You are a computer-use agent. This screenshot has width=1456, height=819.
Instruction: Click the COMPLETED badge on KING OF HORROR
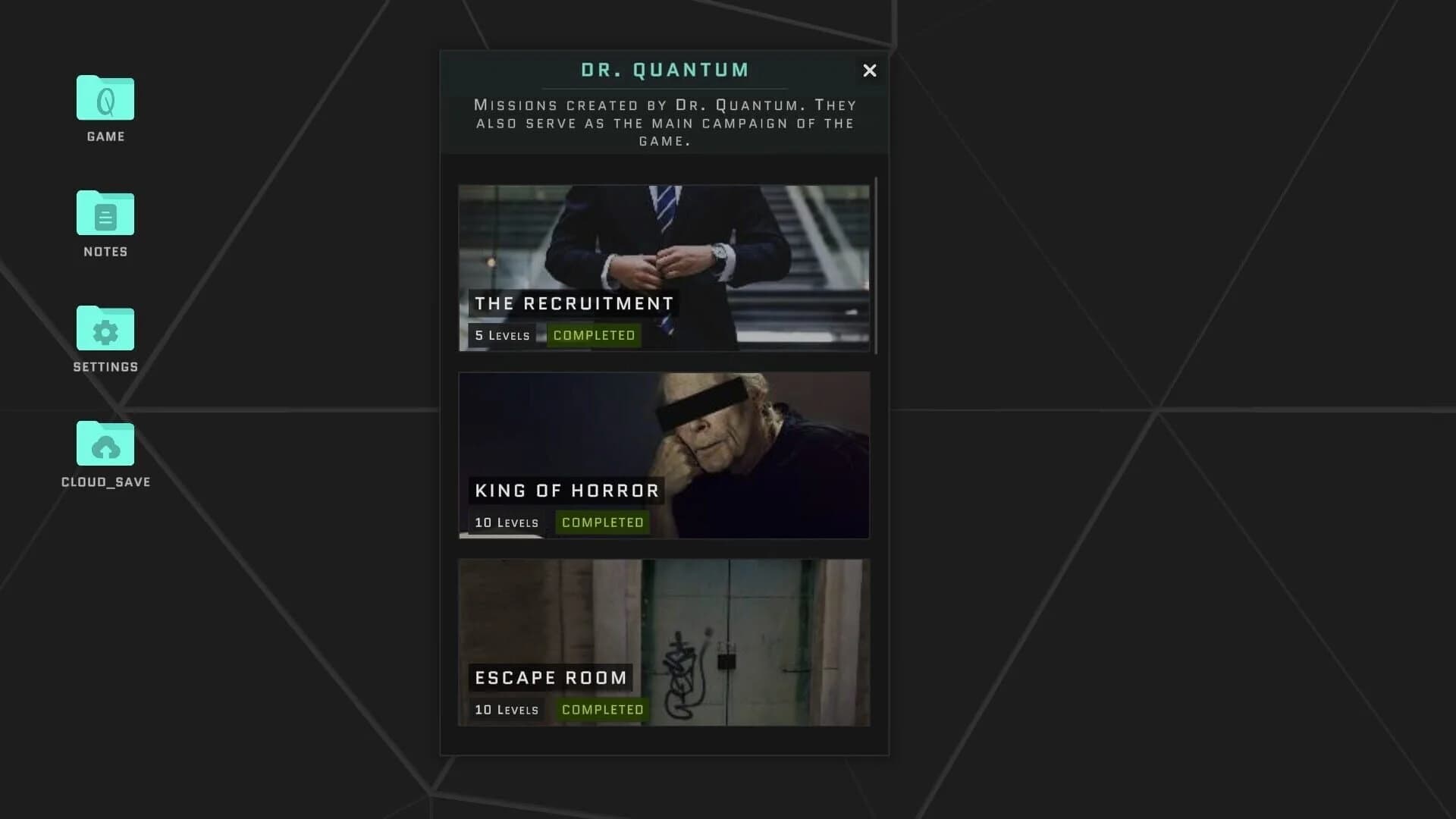(x=603, y=522)
